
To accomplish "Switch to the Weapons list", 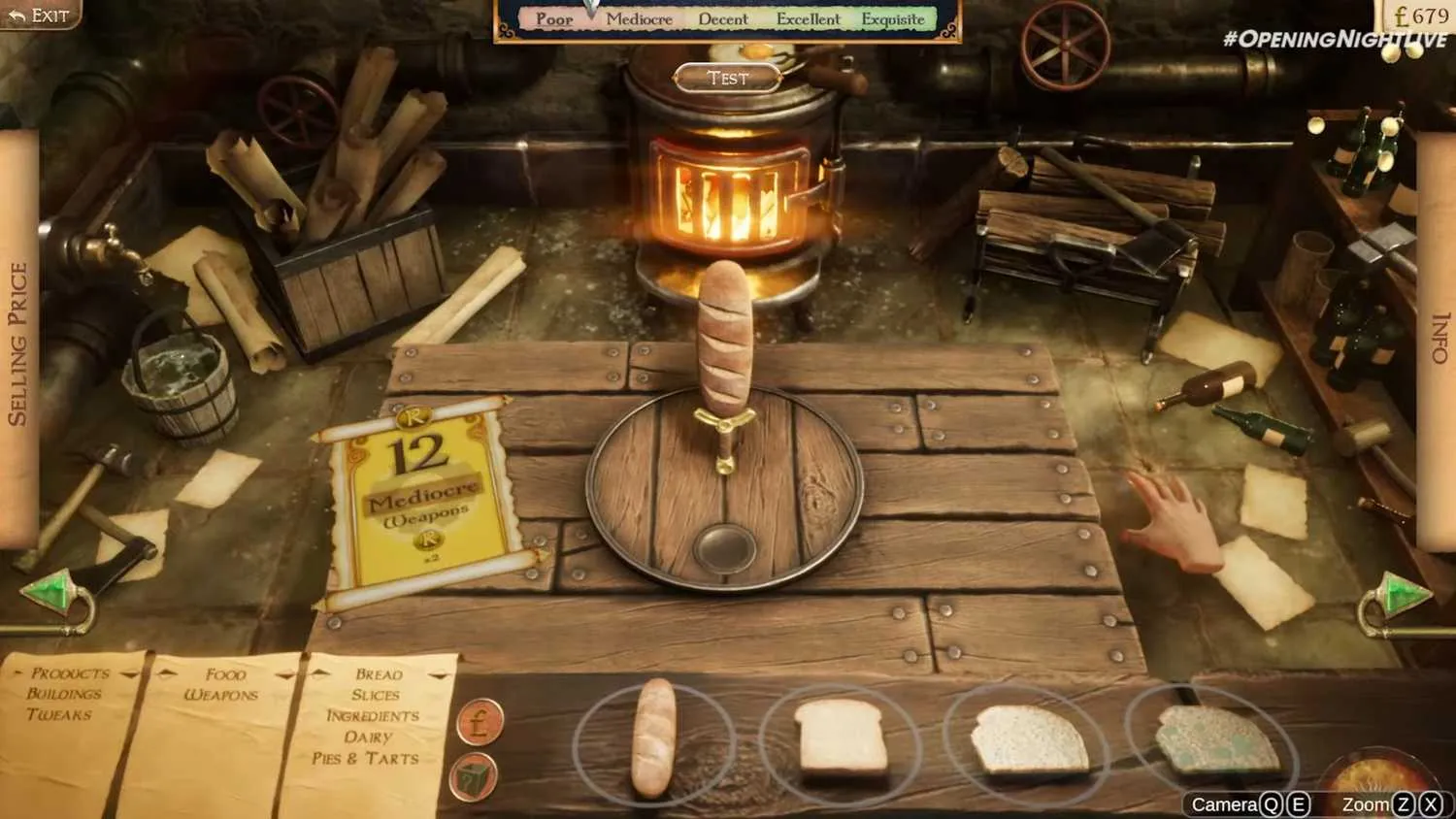I will (x=221, y=695).
